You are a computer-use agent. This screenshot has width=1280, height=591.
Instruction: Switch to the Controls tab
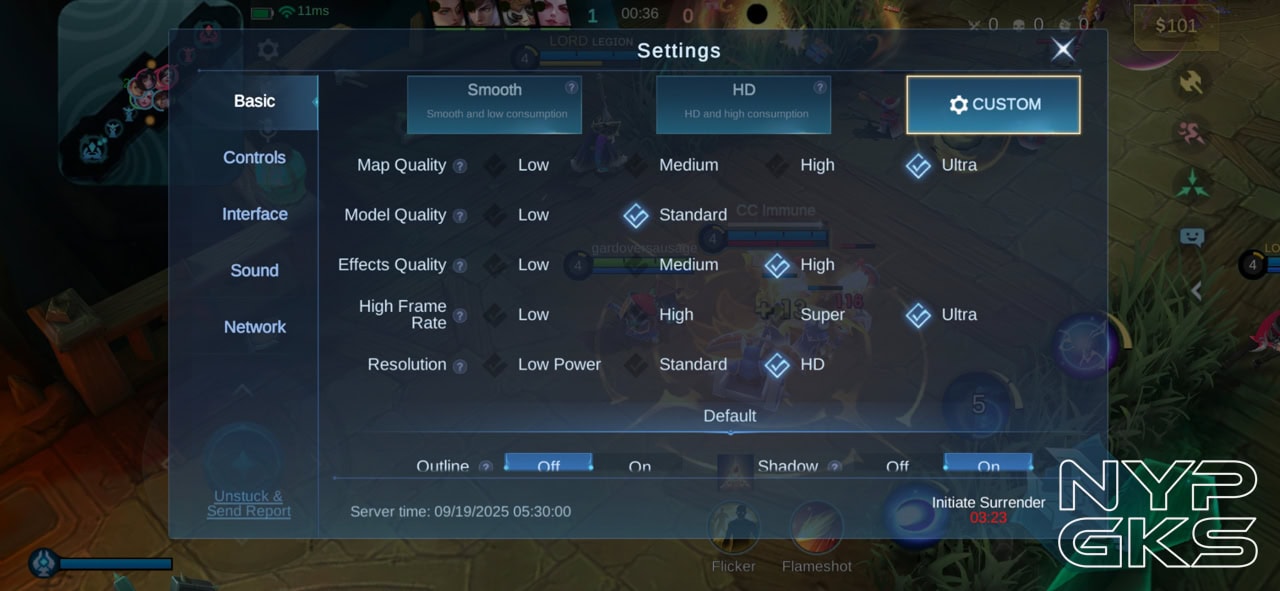coord(254,157)
